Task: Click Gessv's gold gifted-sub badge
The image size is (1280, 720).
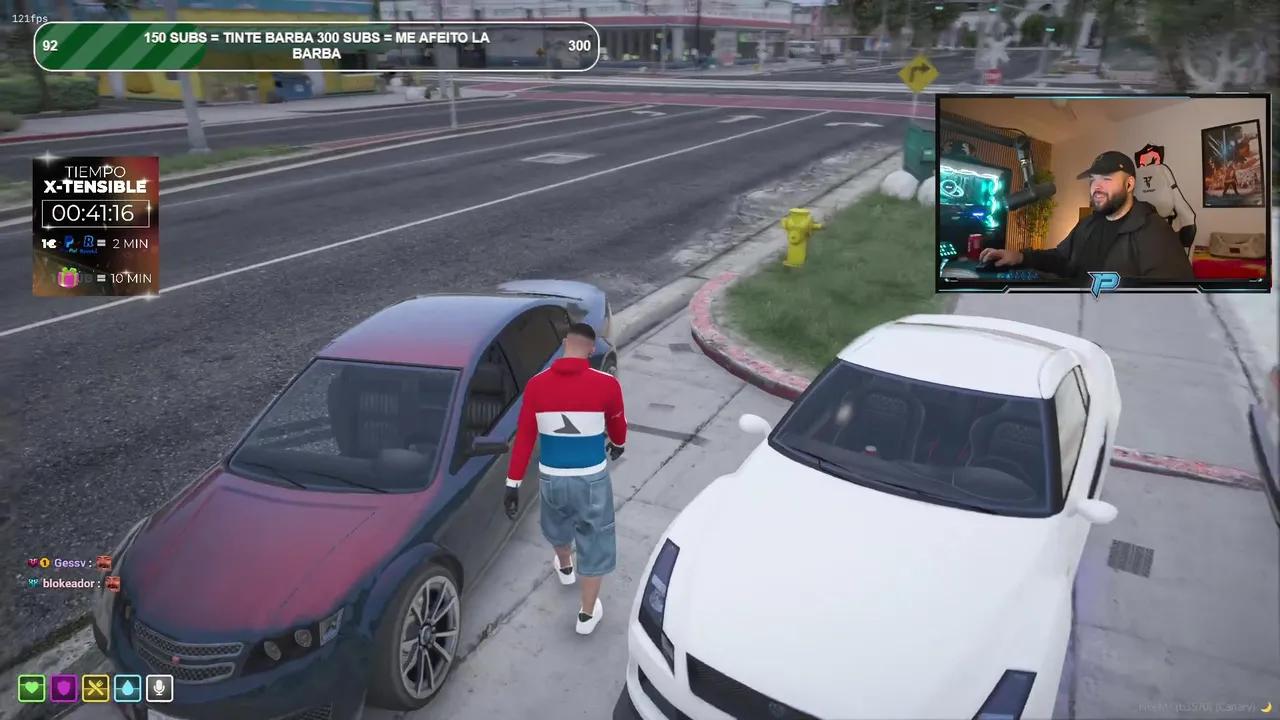Action: (x=45, y=562)
